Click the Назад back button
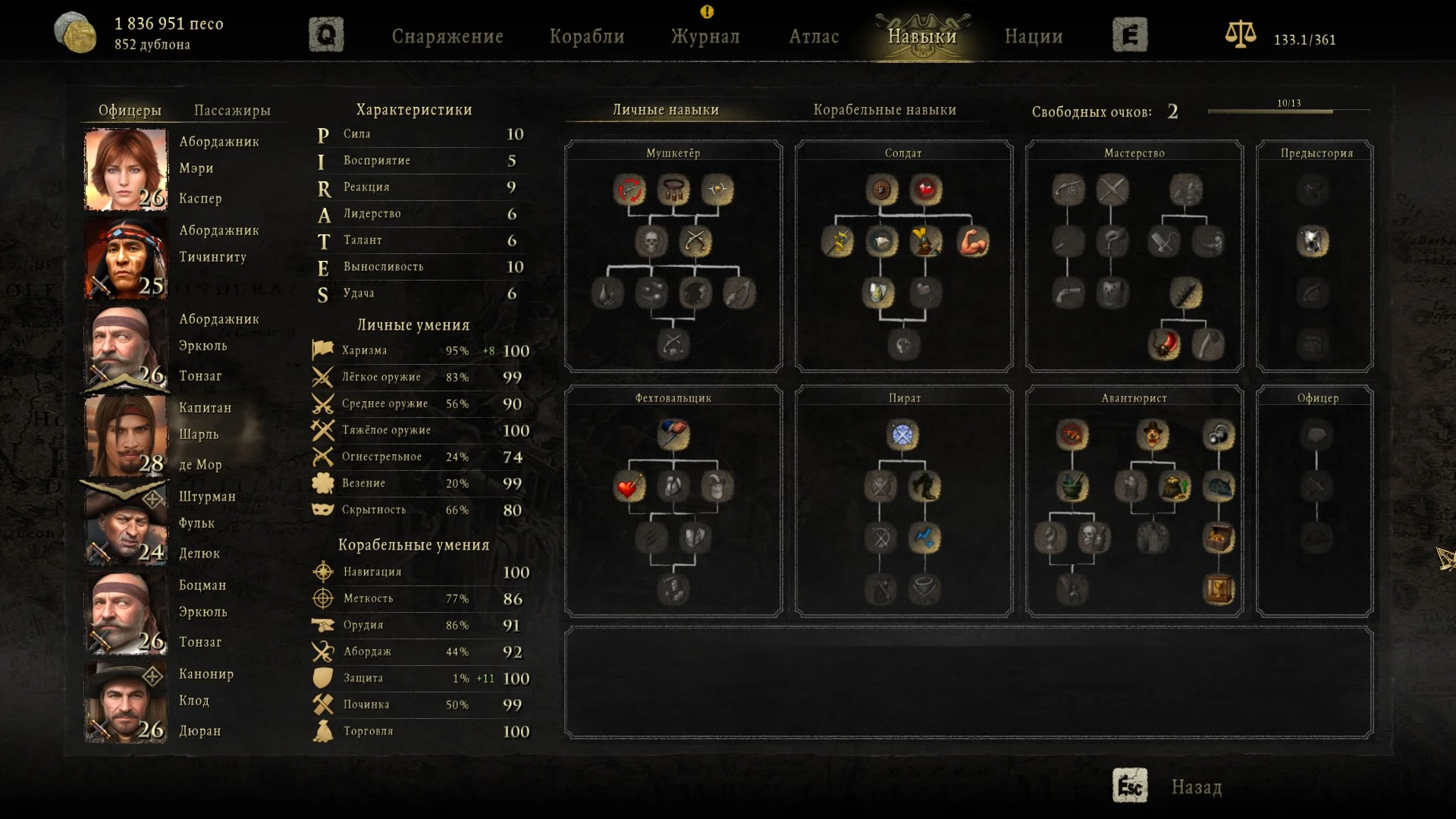The width and height of the screenshot is (1456, 819). (x=1195, y=787)
